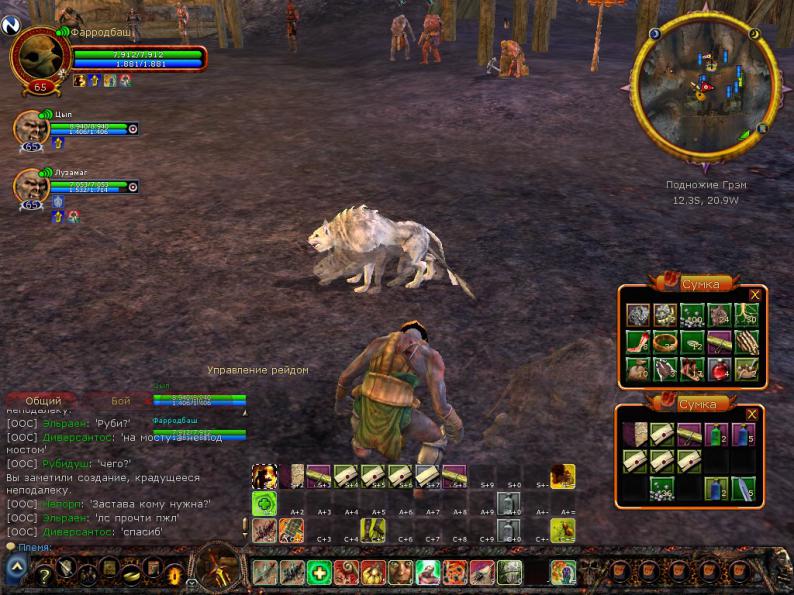The width and height of the screenshot is (794, 595).
Task: Select party member Цып's portrait
Action: coord(32,128)
